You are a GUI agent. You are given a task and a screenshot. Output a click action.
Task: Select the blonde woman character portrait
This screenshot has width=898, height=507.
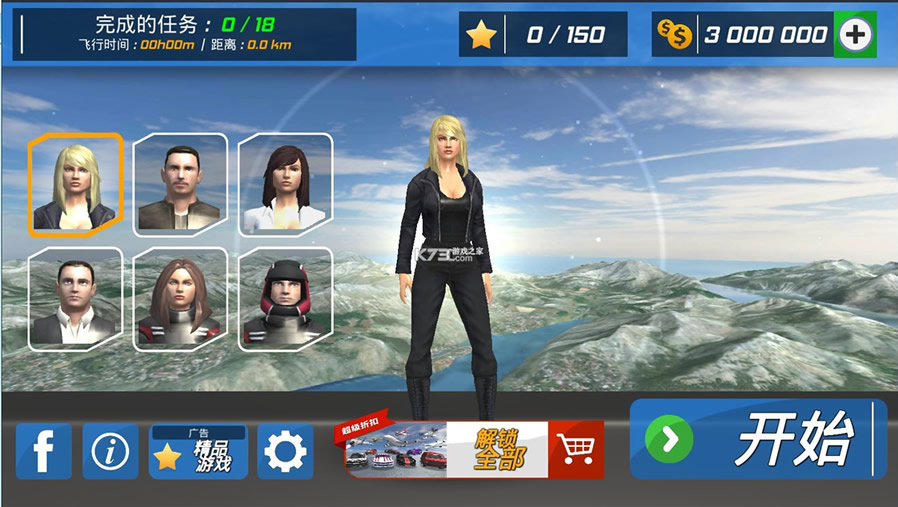[x=75, y=184]
